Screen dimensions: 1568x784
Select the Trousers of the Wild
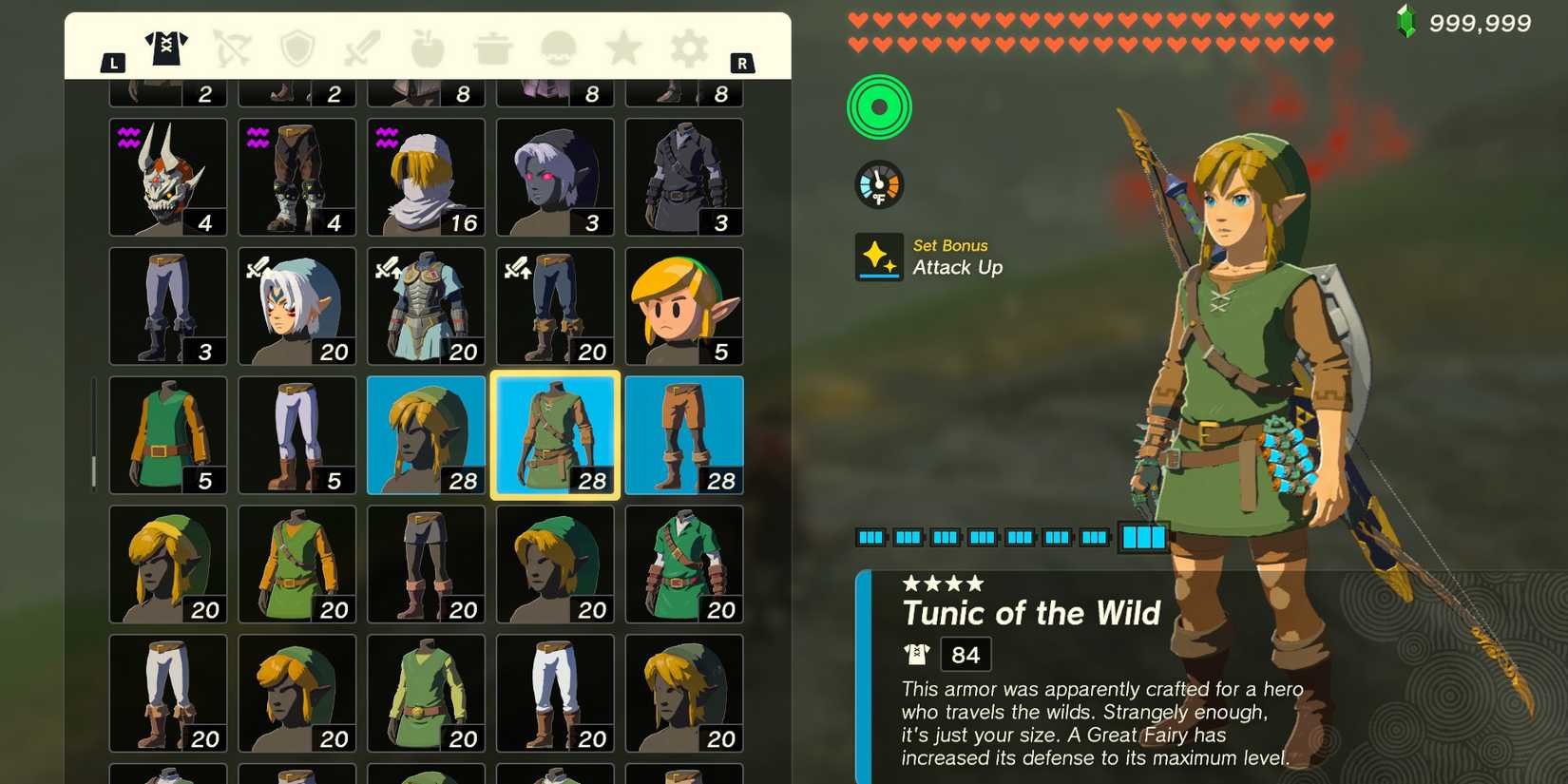684,434
